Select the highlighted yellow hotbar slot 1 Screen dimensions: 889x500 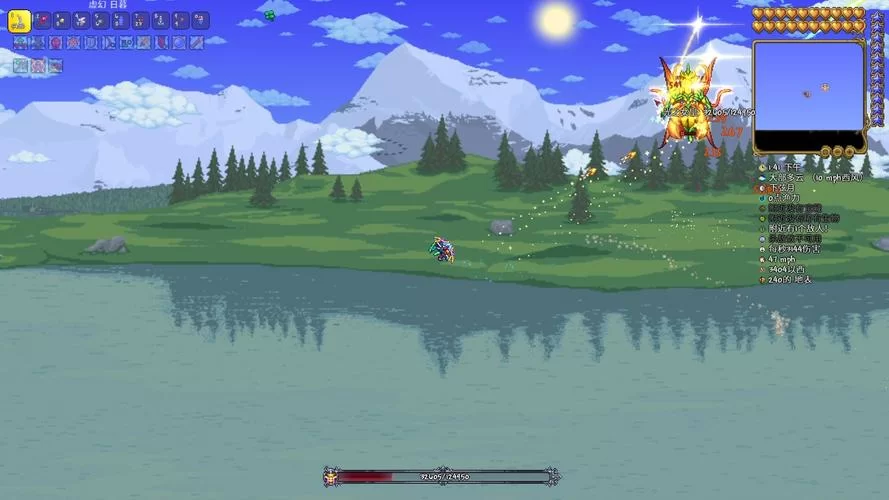point(20,21)
